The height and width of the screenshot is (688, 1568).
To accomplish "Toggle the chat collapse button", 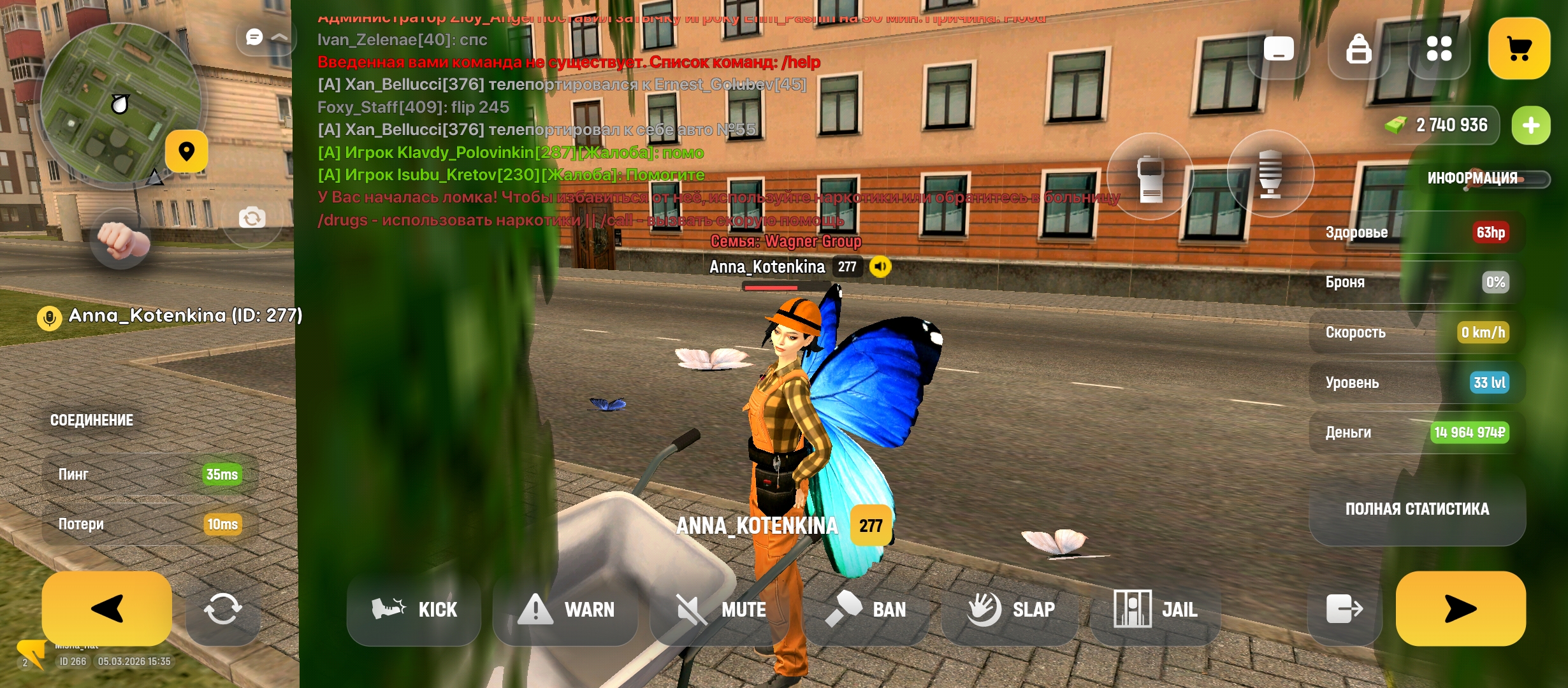I will 266,38.
